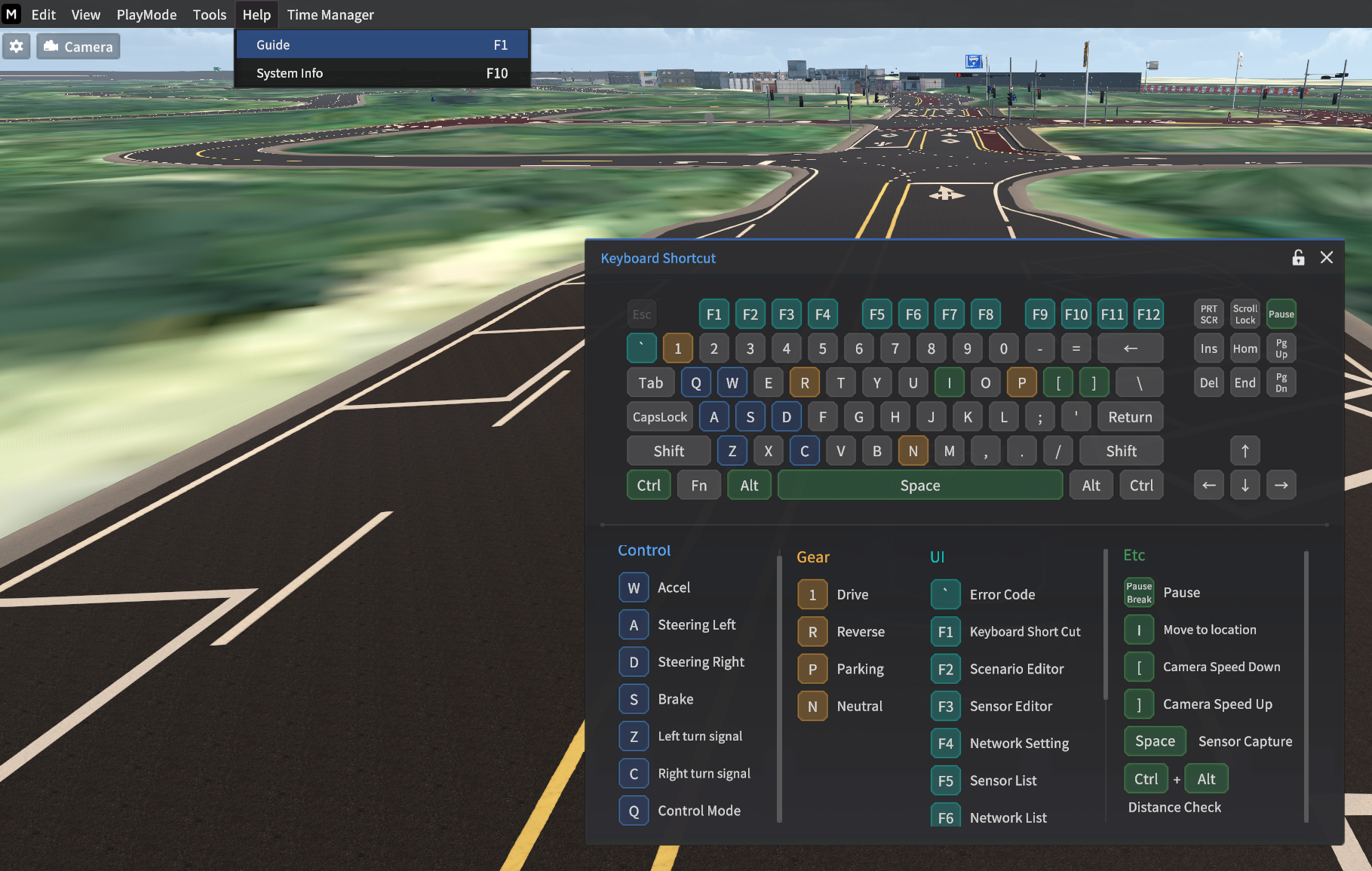Click the I key for Move to location
1372x871 pixels.
coord(1138,629)
